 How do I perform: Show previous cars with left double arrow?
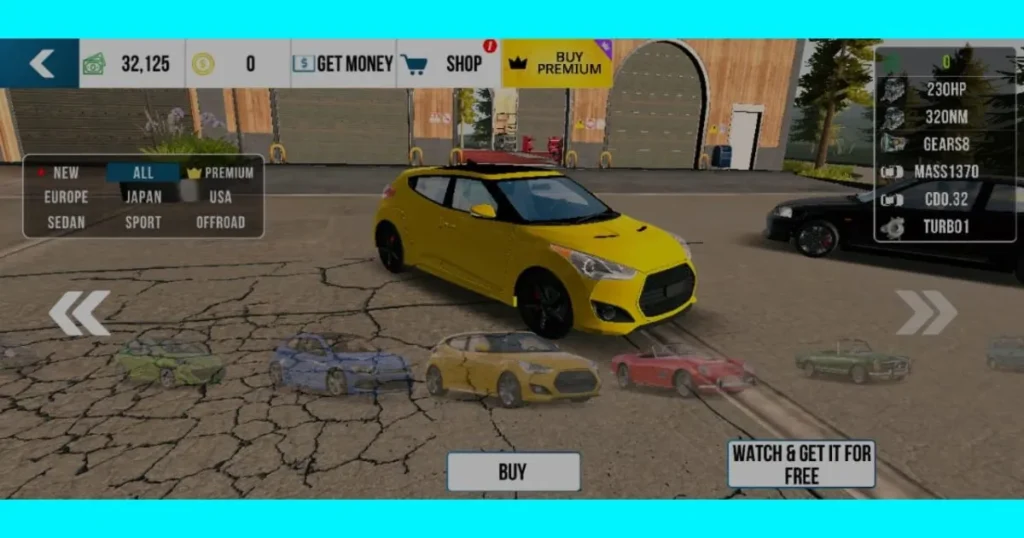pyautogui.click(x=79, y=313)
